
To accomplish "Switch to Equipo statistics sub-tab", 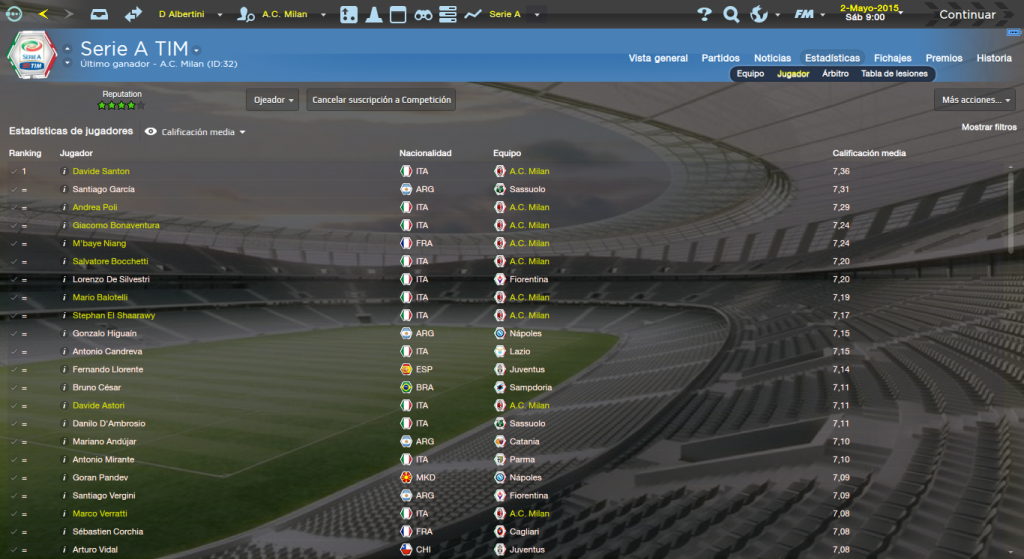I will click(x=750, y=74).
